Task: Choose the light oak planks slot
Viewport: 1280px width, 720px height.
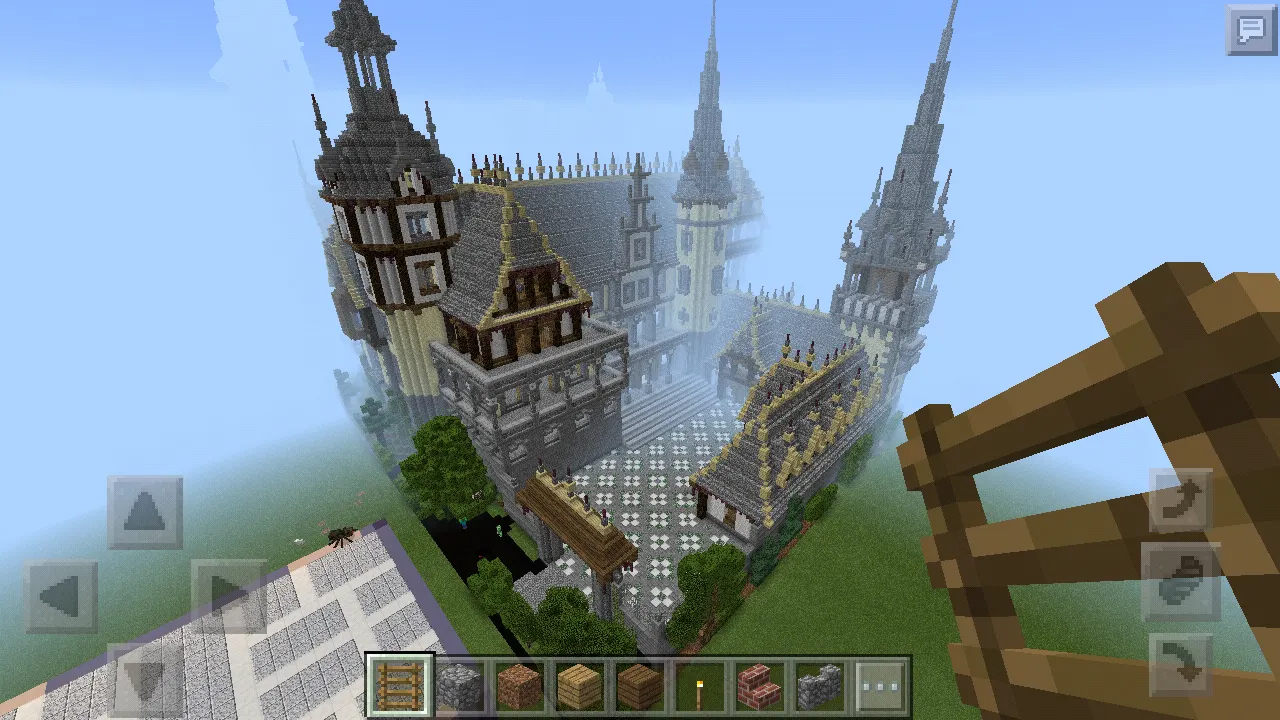Action: (x=580, y=686)
